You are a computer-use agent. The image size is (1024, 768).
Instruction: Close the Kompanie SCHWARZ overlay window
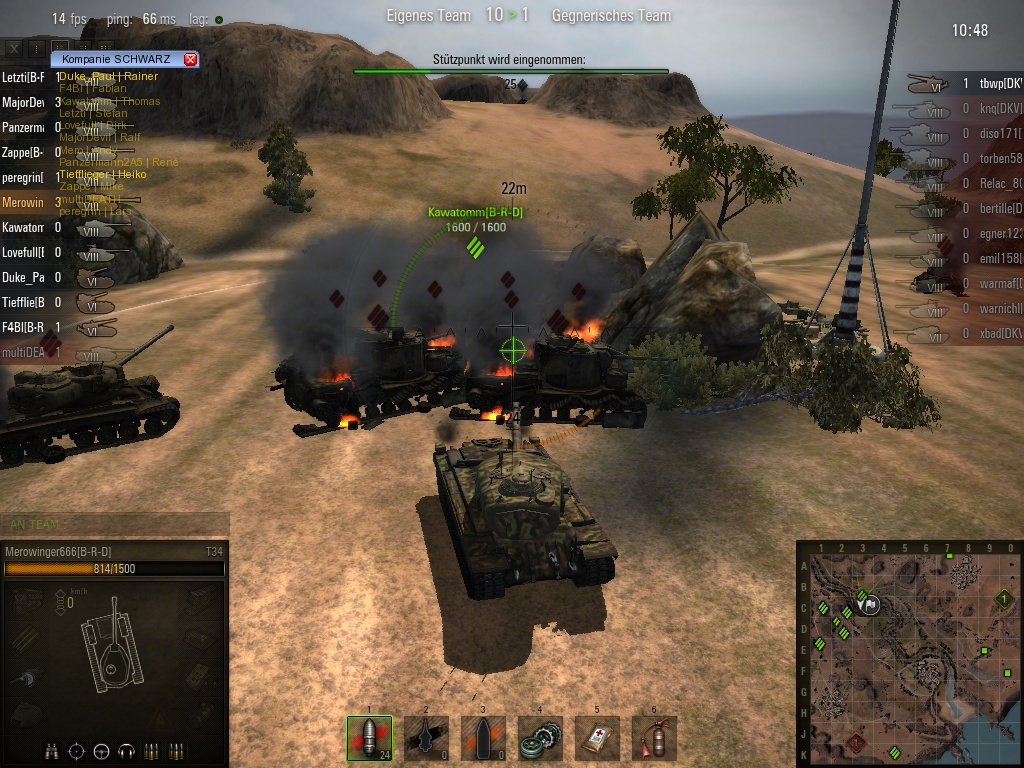click(x=191, y=59)
